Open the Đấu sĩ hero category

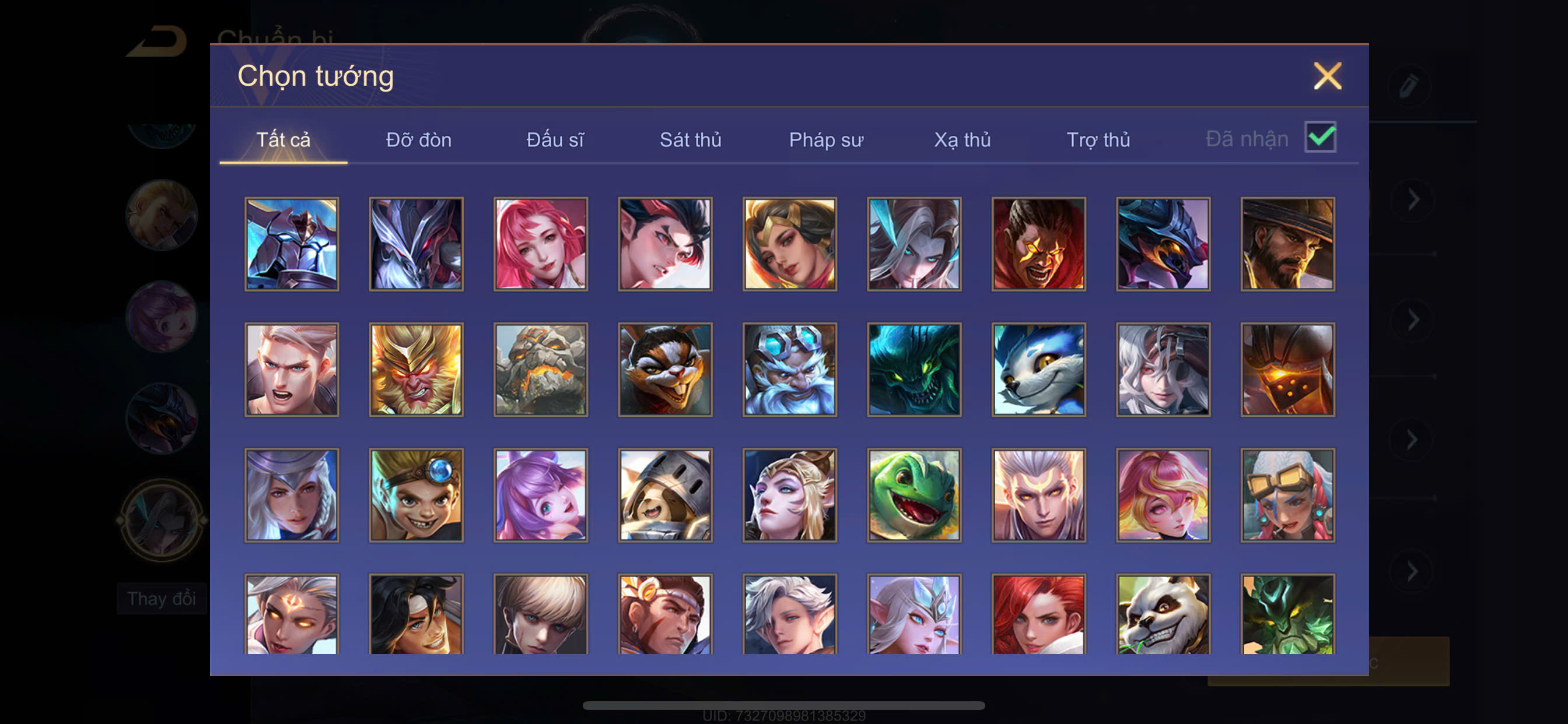(555, 140)
